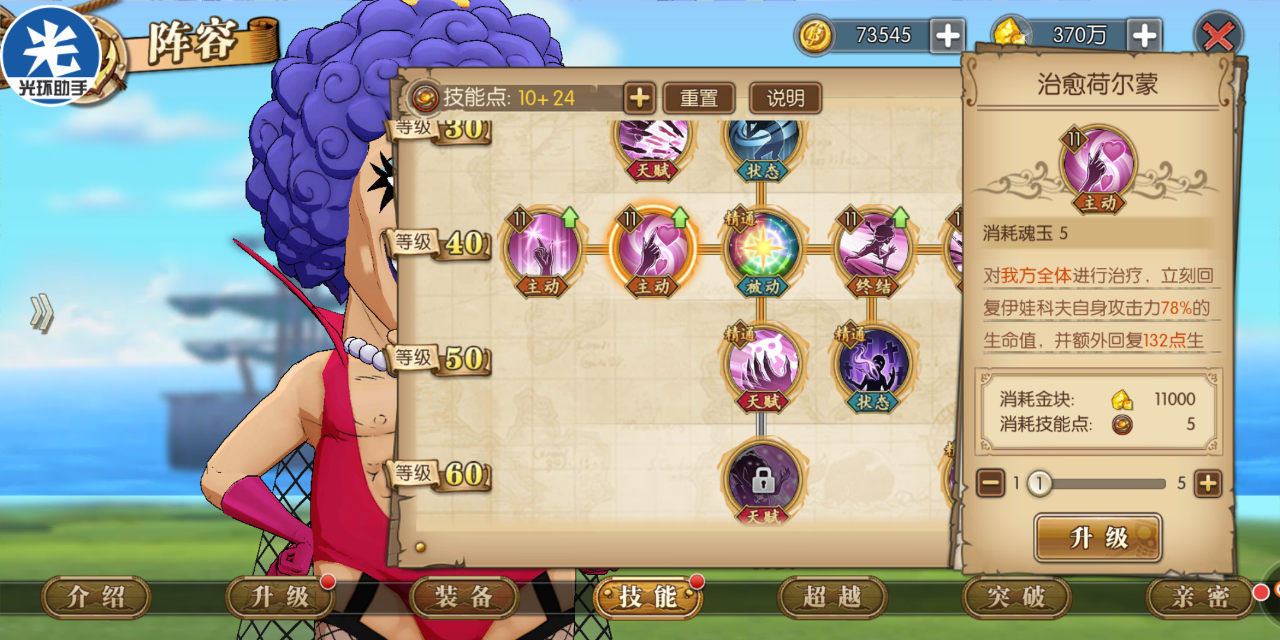Add skill points with the plus button

click(x=639, y=98)
